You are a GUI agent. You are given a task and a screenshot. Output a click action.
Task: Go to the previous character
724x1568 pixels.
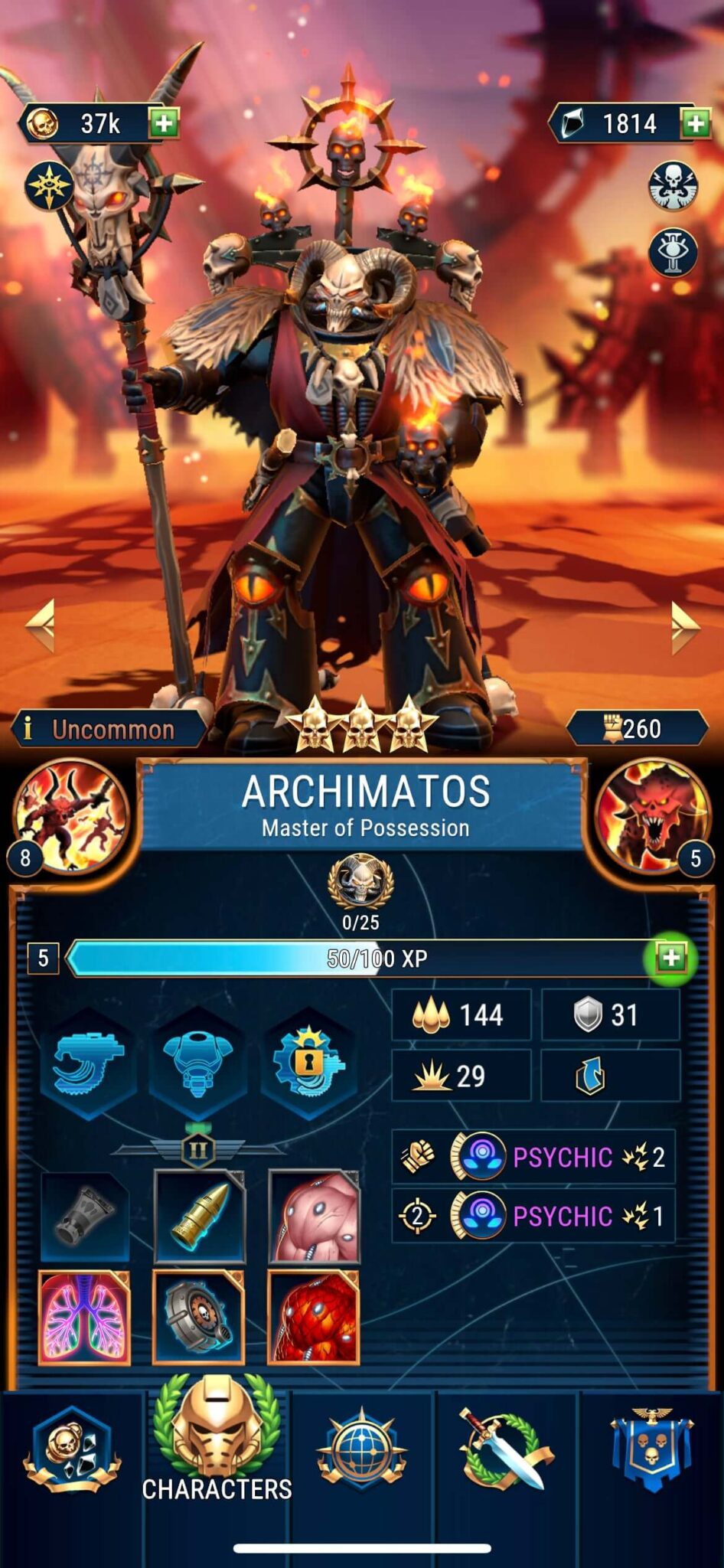pyautogui.click(x=41, y=626)
